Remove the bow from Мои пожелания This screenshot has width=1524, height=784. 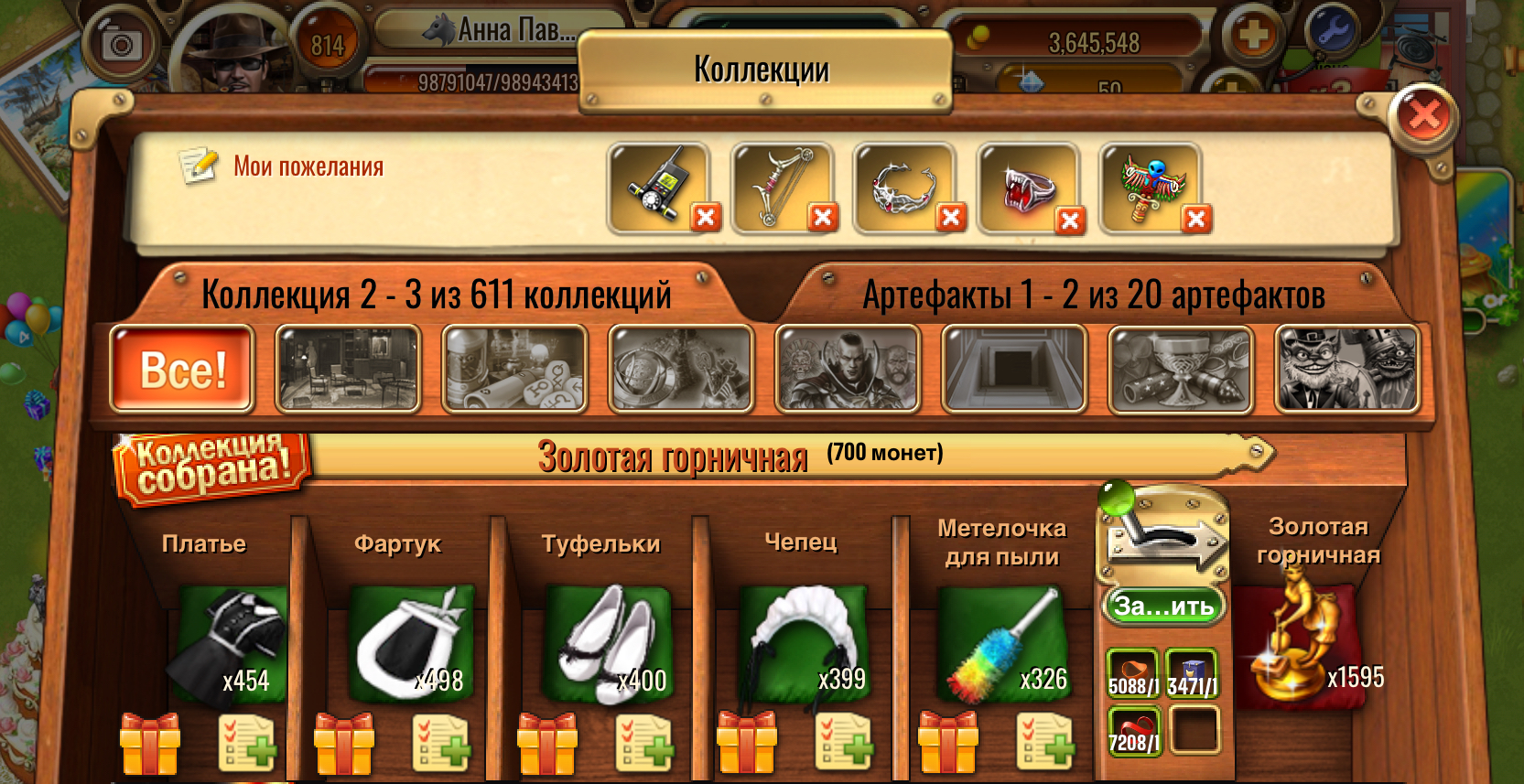[822, 219]
